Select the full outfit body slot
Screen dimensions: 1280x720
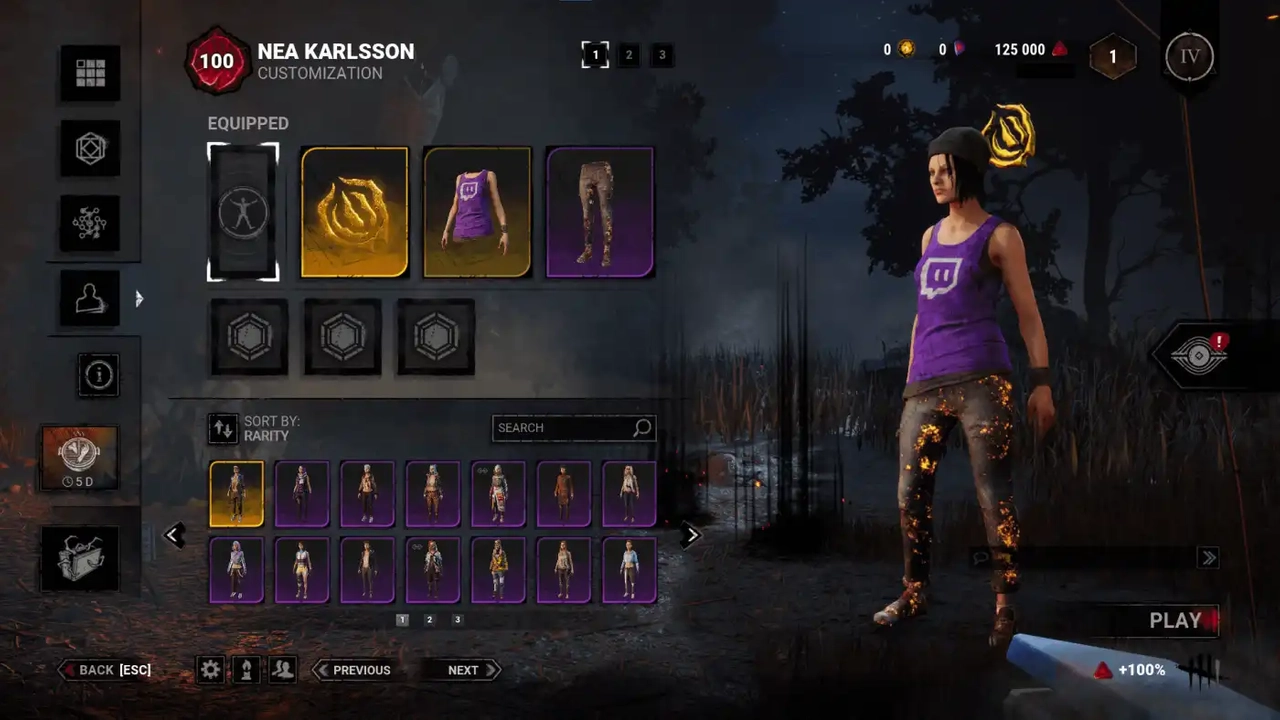(x=243, y=212)
